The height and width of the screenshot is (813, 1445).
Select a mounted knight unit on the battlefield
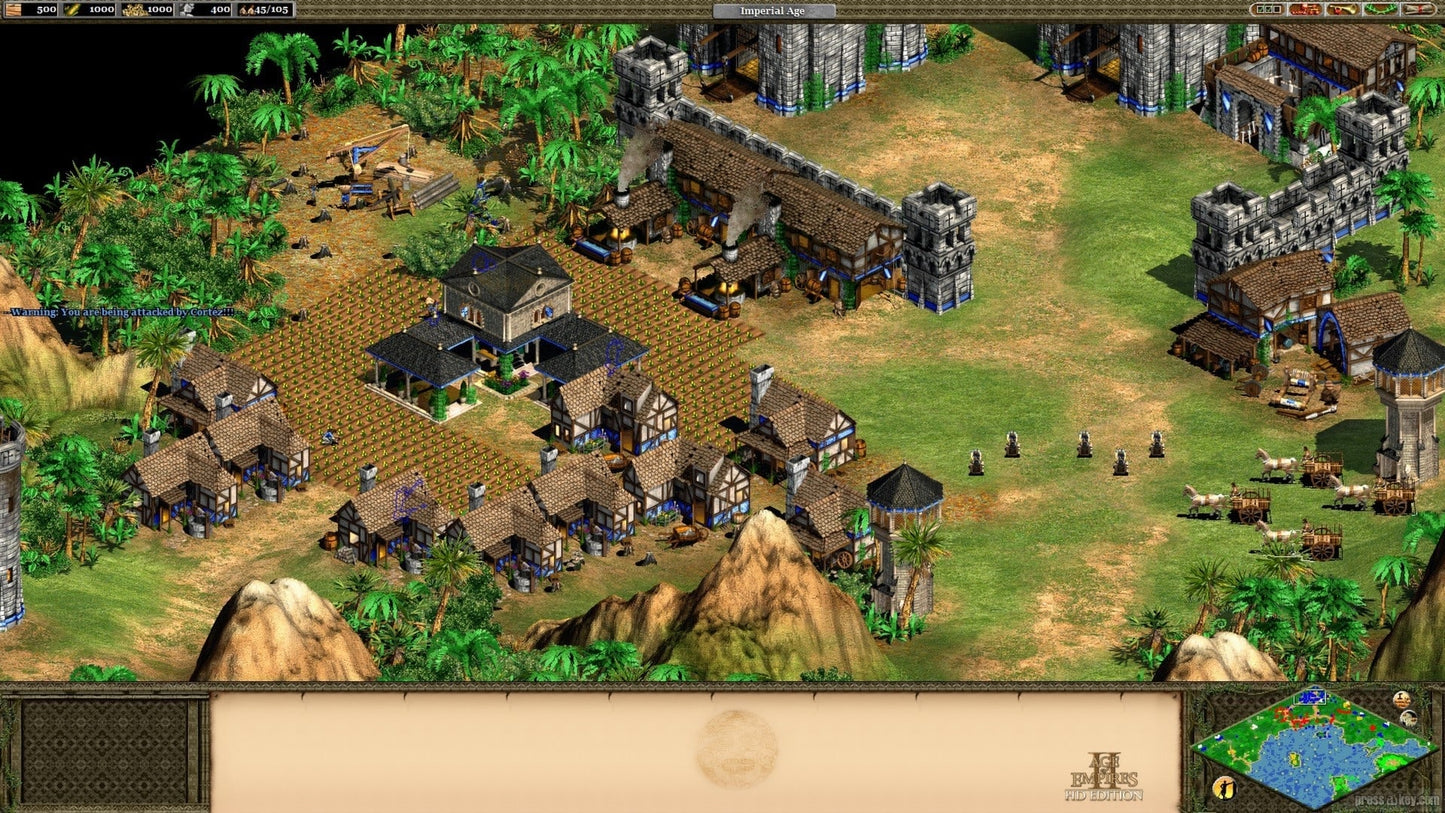1011,447
